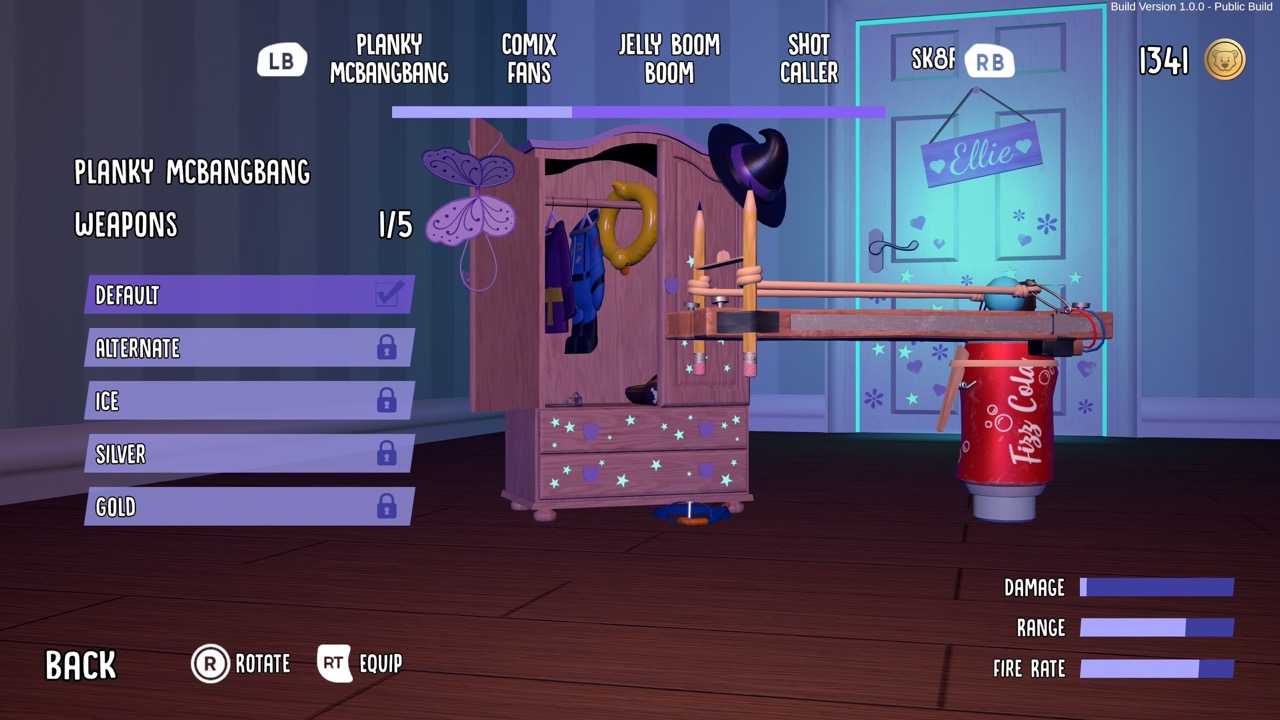Switch to the Comix Fans tab

point(527,58)
